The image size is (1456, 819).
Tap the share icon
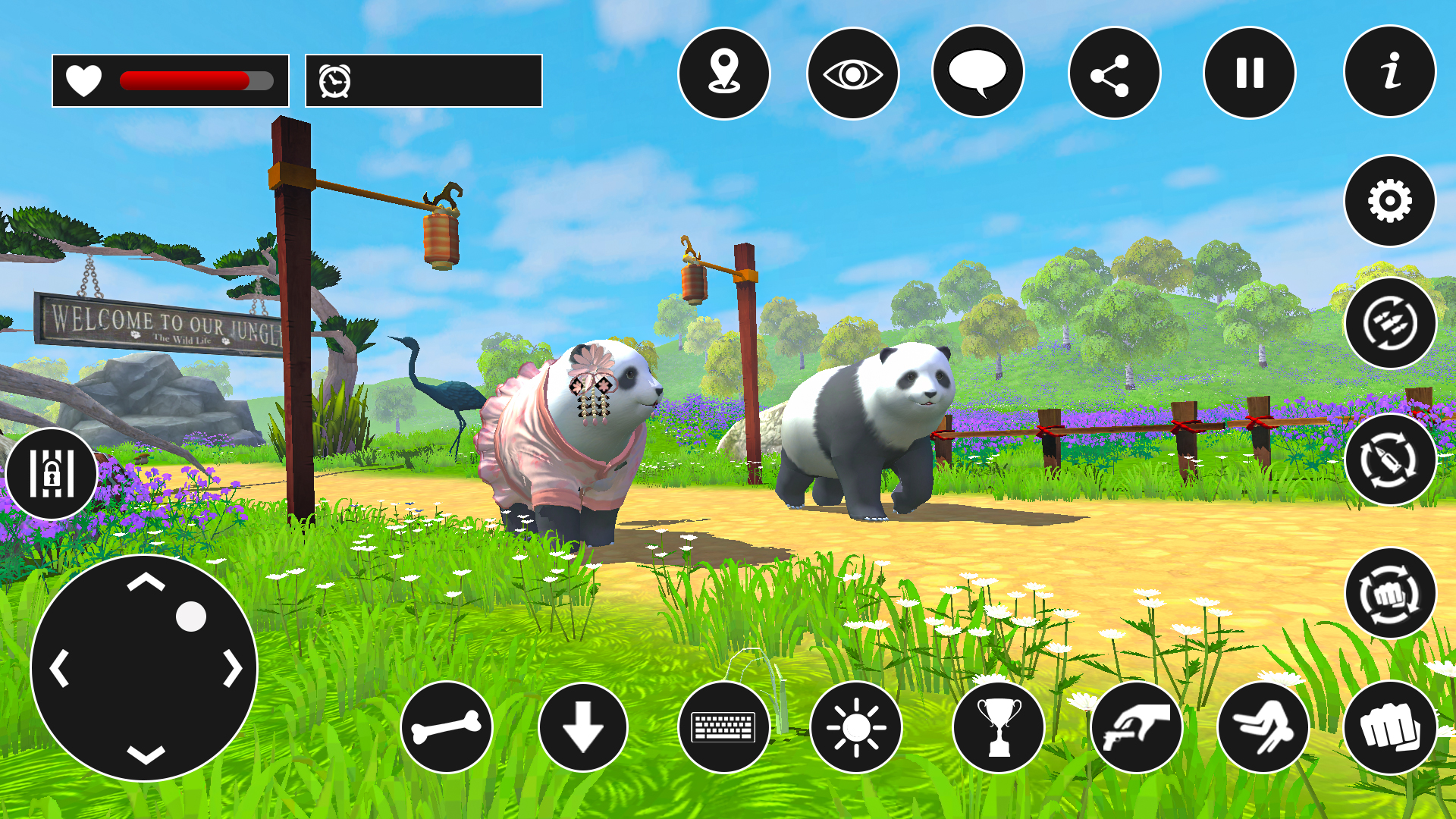(x=1111, y=73)
